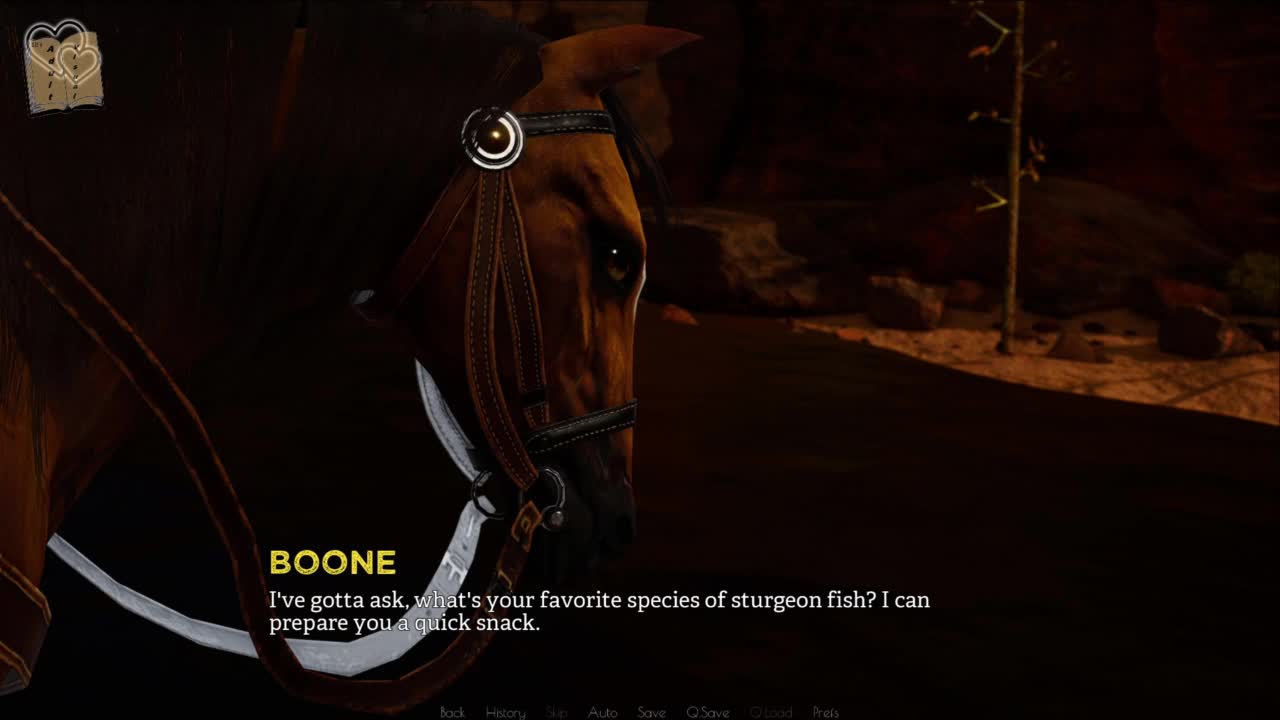
Task: Quick save with Q.Save
Action: (x=707, y=712)
